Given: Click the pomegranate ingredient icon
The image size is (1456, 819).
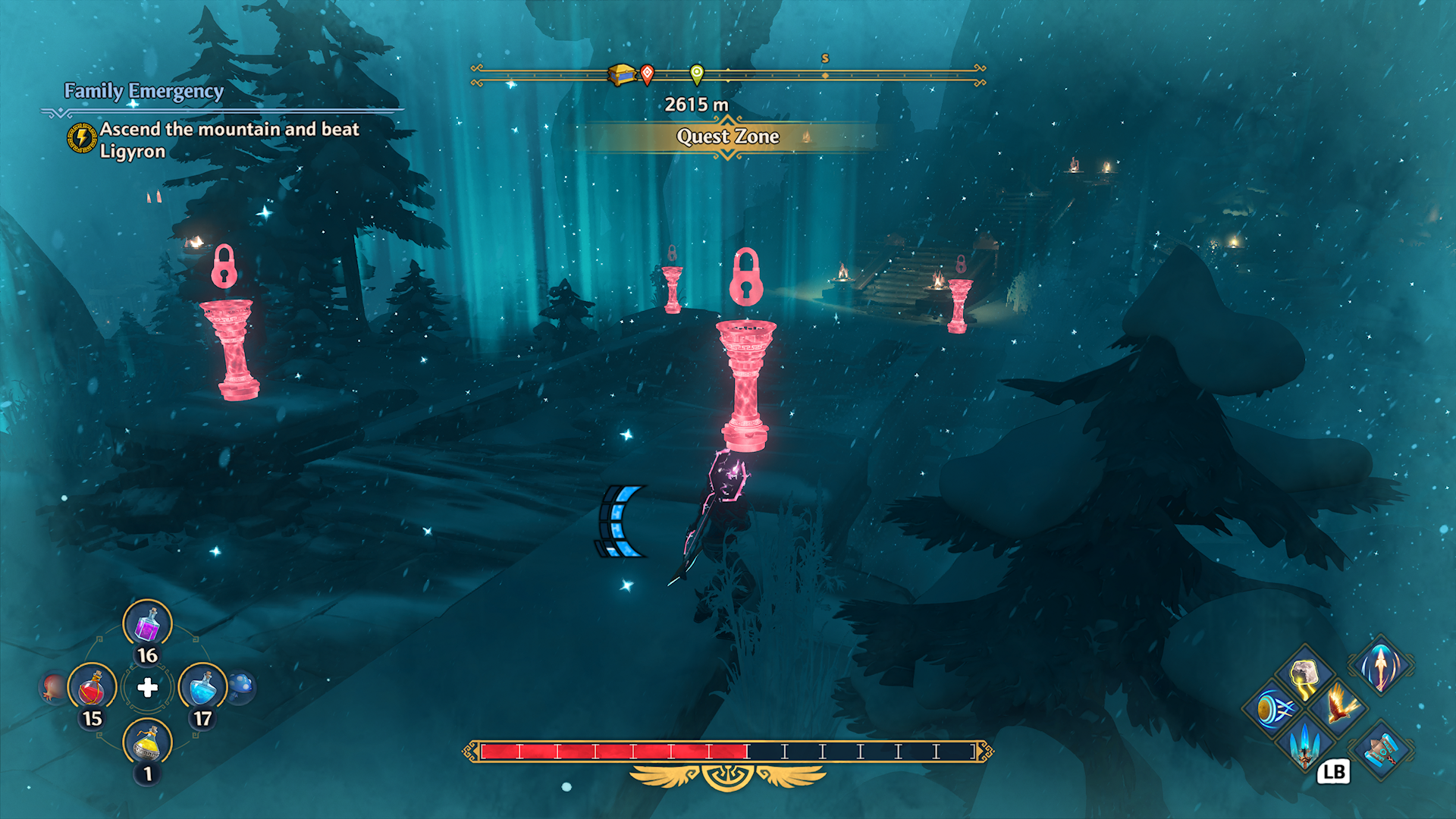Looking at the screenshot, I should tap(49, 688).
